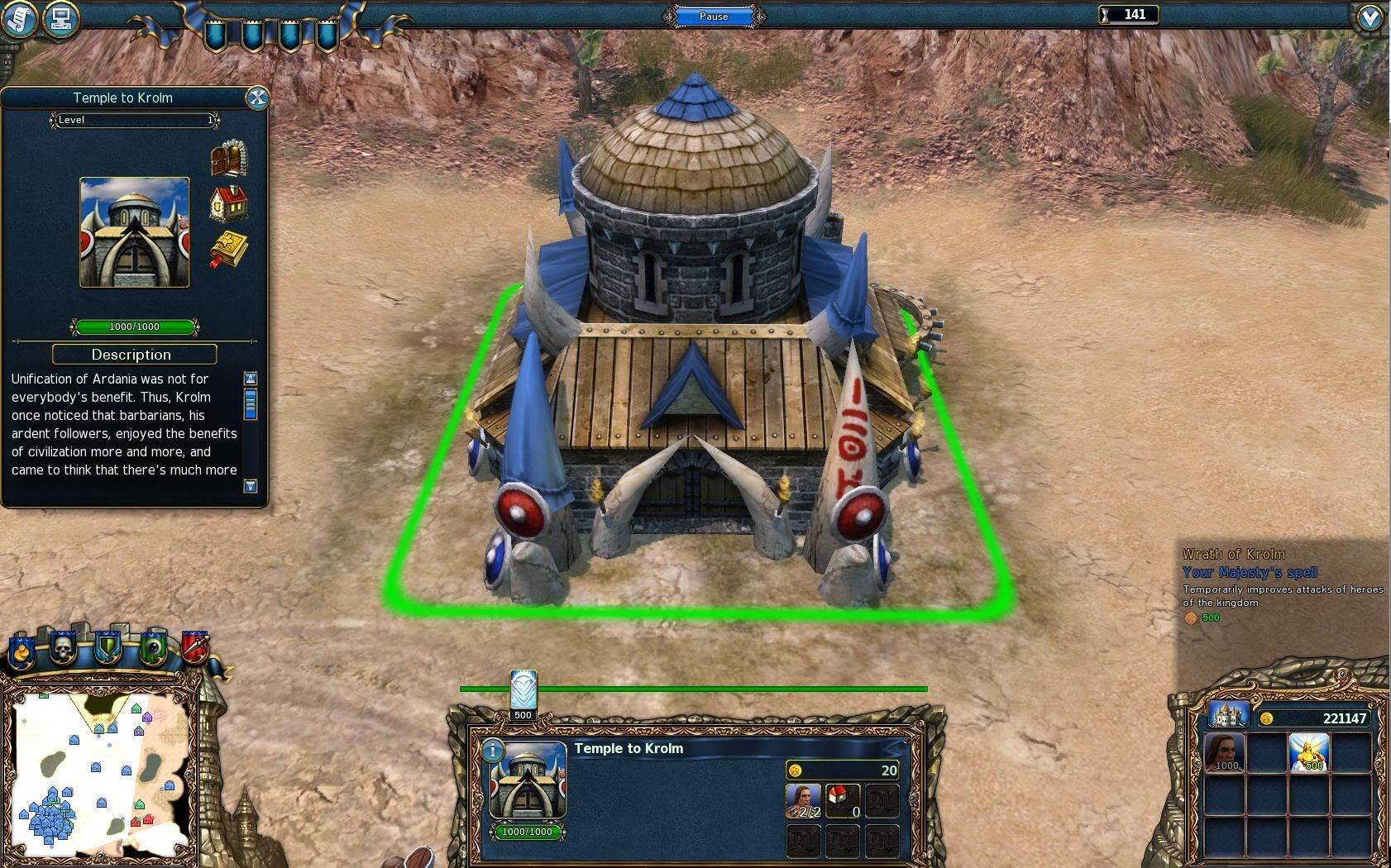Viewport: 1391px width, 868px height.
Task: Select the eye explore flag
Action: tap(153, 650)
